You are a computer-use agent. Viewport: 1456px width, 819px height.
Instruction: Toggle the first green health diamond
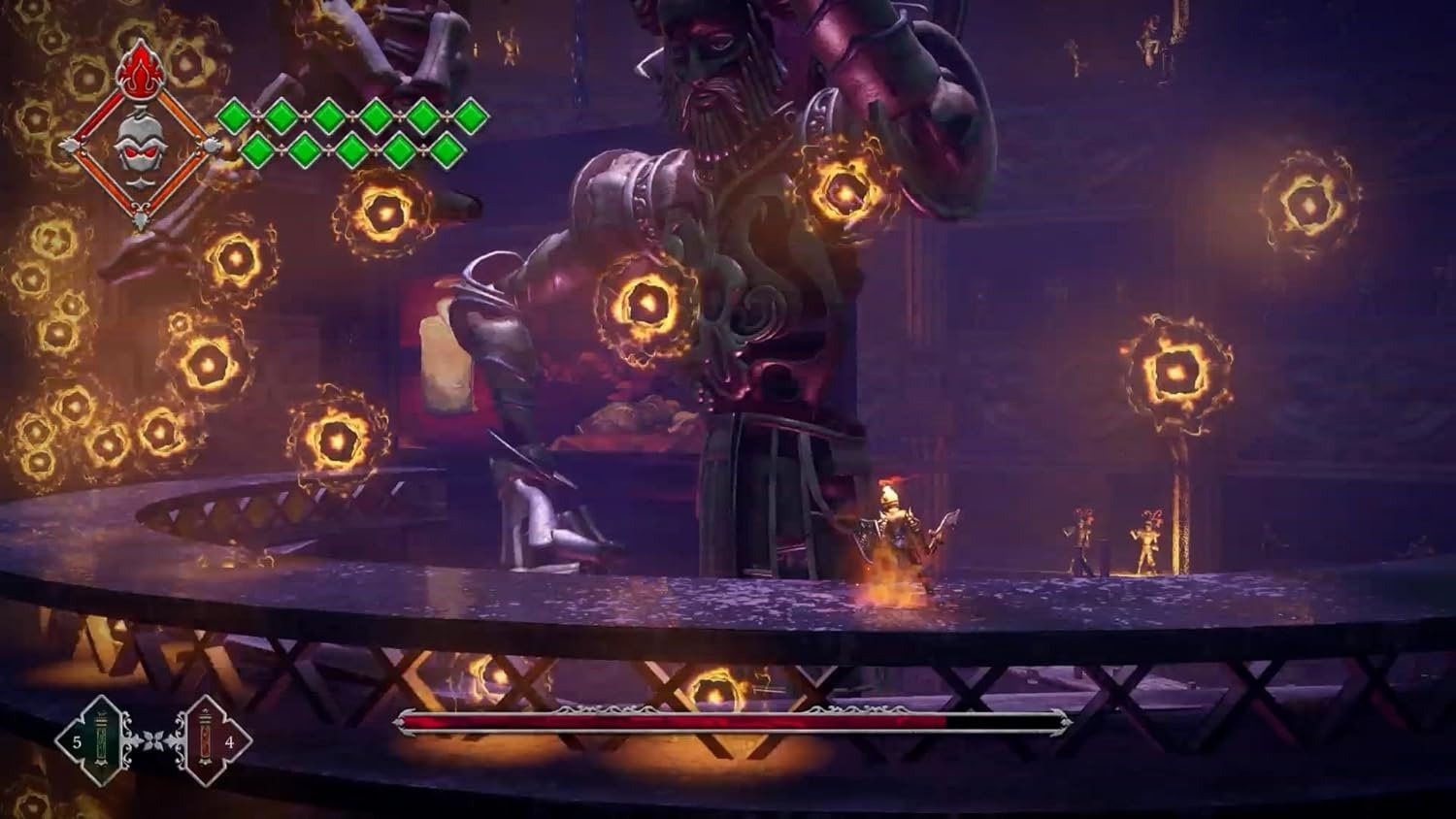(x=233, y=114)
